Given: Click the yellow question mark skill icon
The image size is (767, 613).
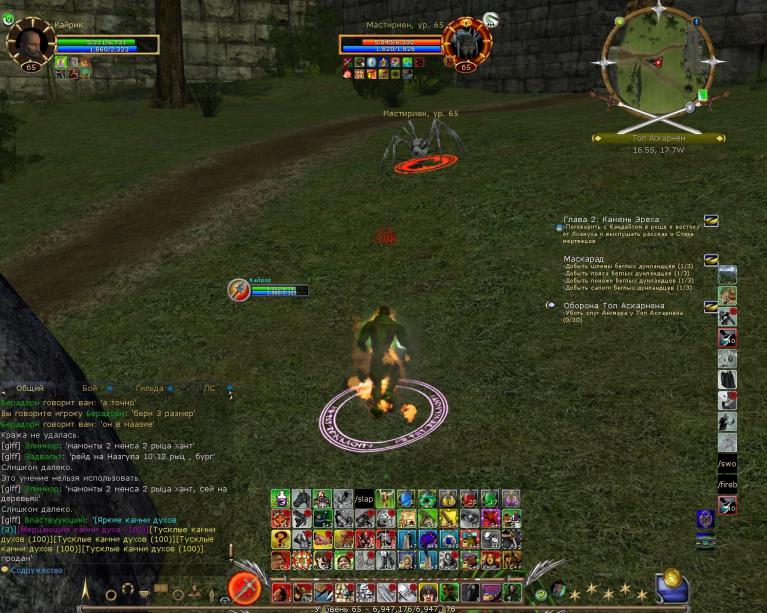Looking at the screenshot, I should click(280, 539).
